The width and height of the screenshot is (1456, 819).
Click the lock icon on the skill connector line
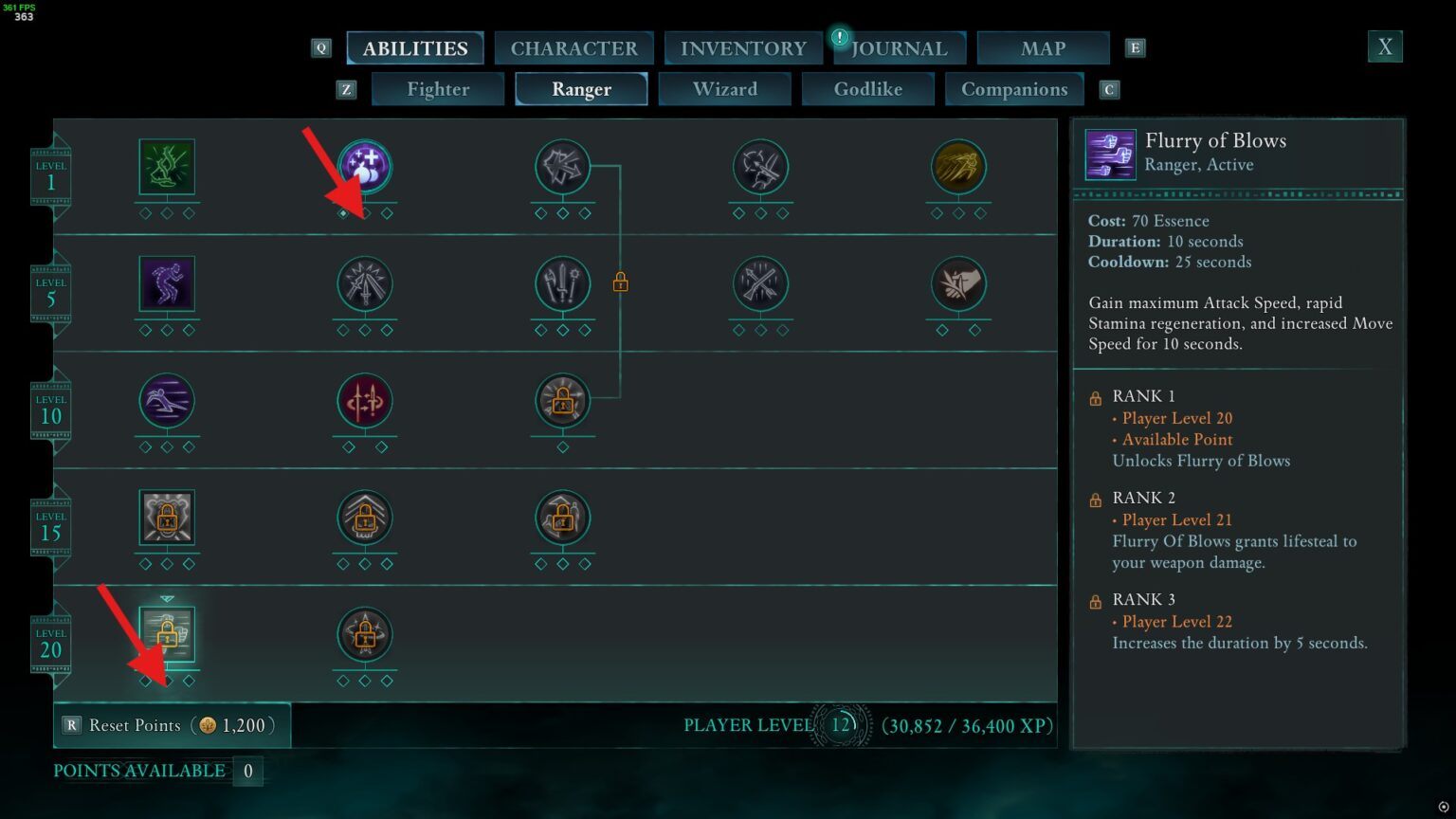point(622,282)
